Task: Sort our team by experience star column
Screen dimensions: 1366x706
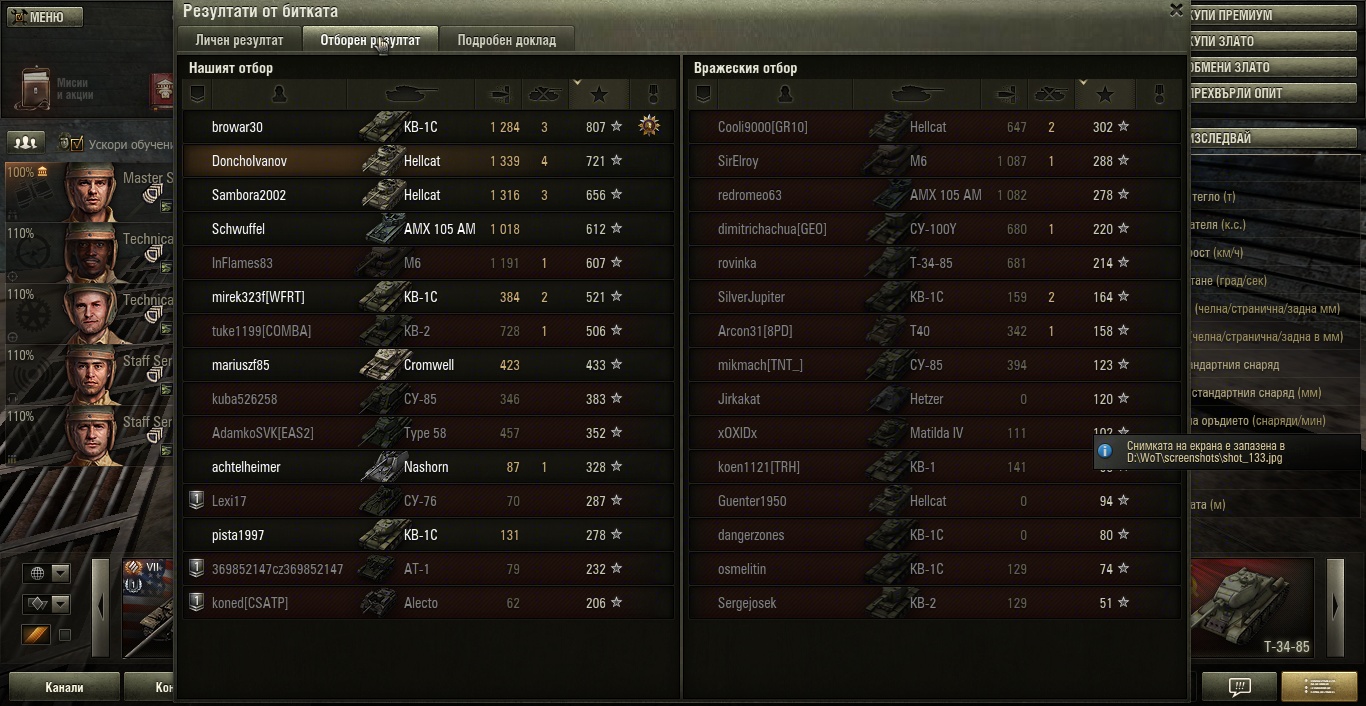Action: [599, 94]
